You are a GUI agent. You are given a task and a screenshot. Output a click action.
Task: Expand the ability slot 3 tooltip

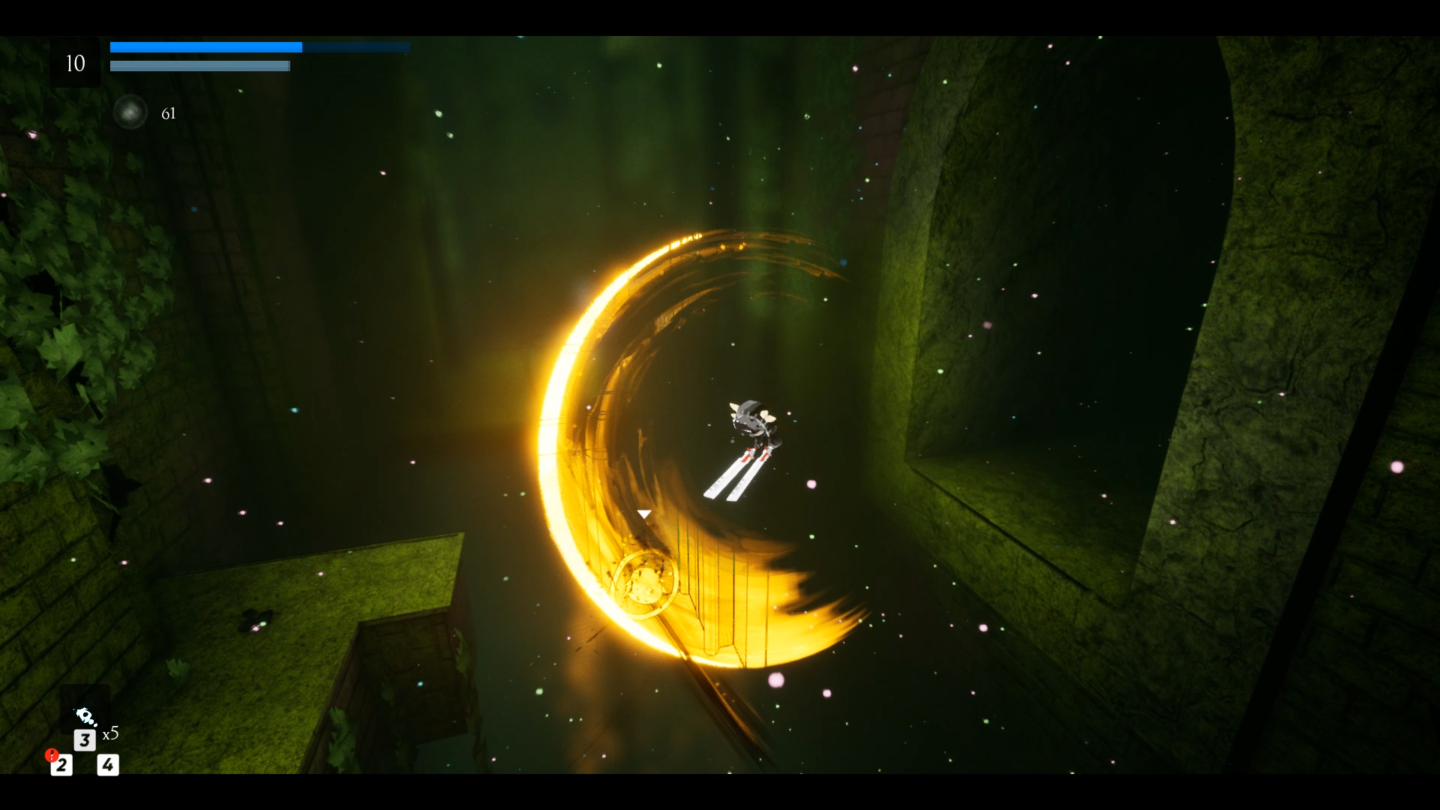pos(85,740)
